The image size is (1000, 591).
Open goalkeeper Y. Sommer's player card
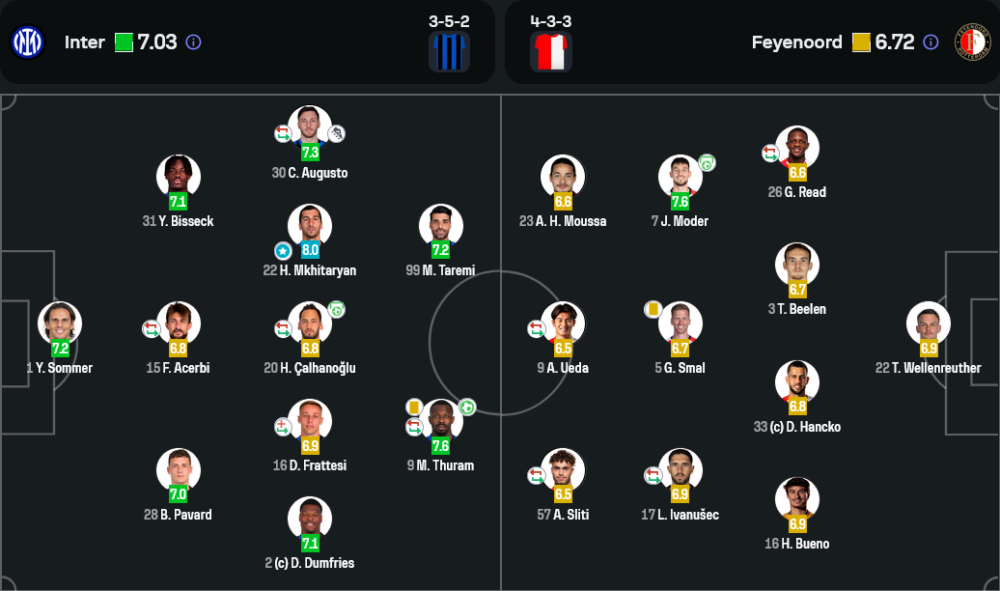[x=60, y=324]
